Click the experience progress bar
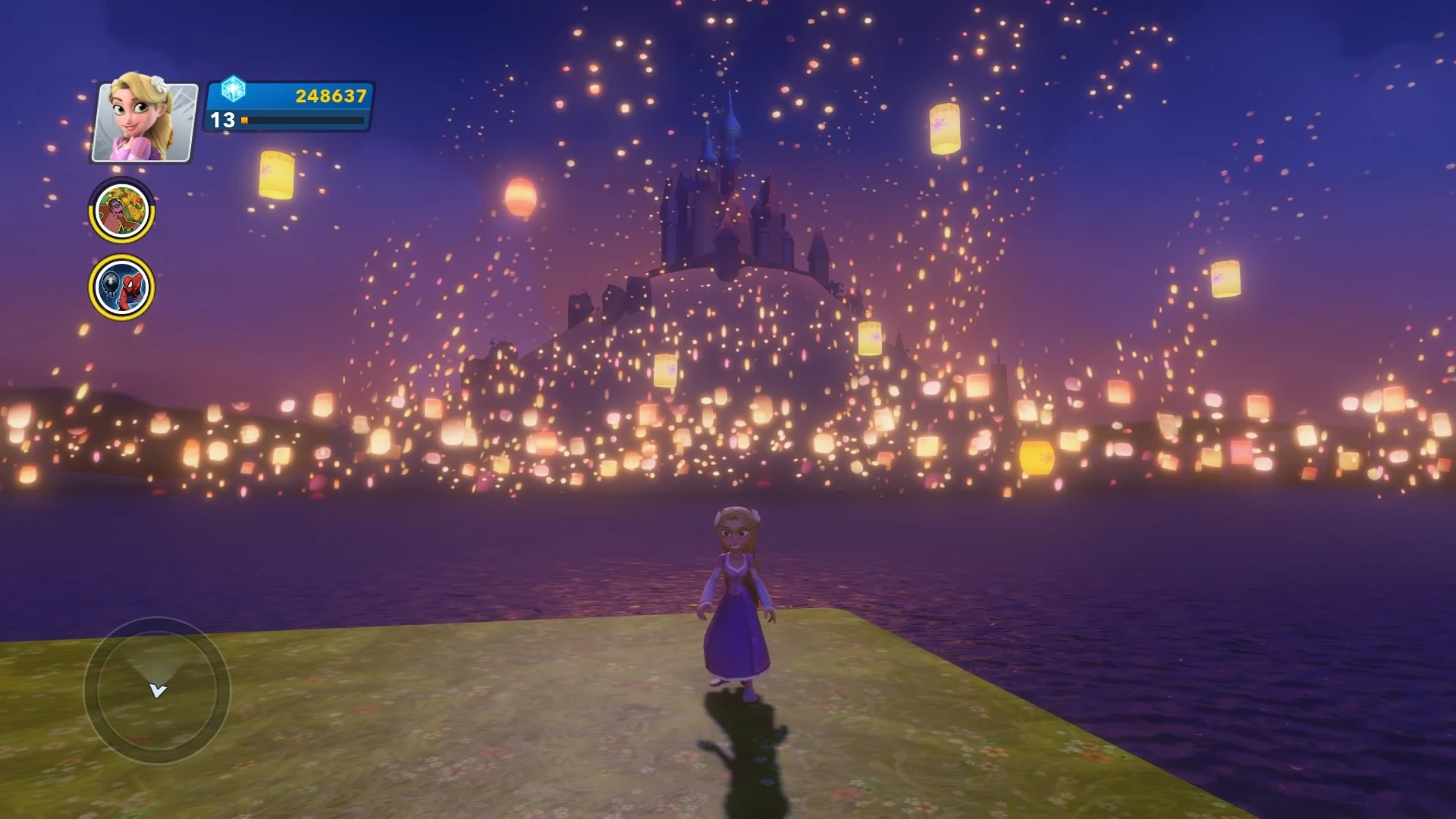 (x=303, y=120)
